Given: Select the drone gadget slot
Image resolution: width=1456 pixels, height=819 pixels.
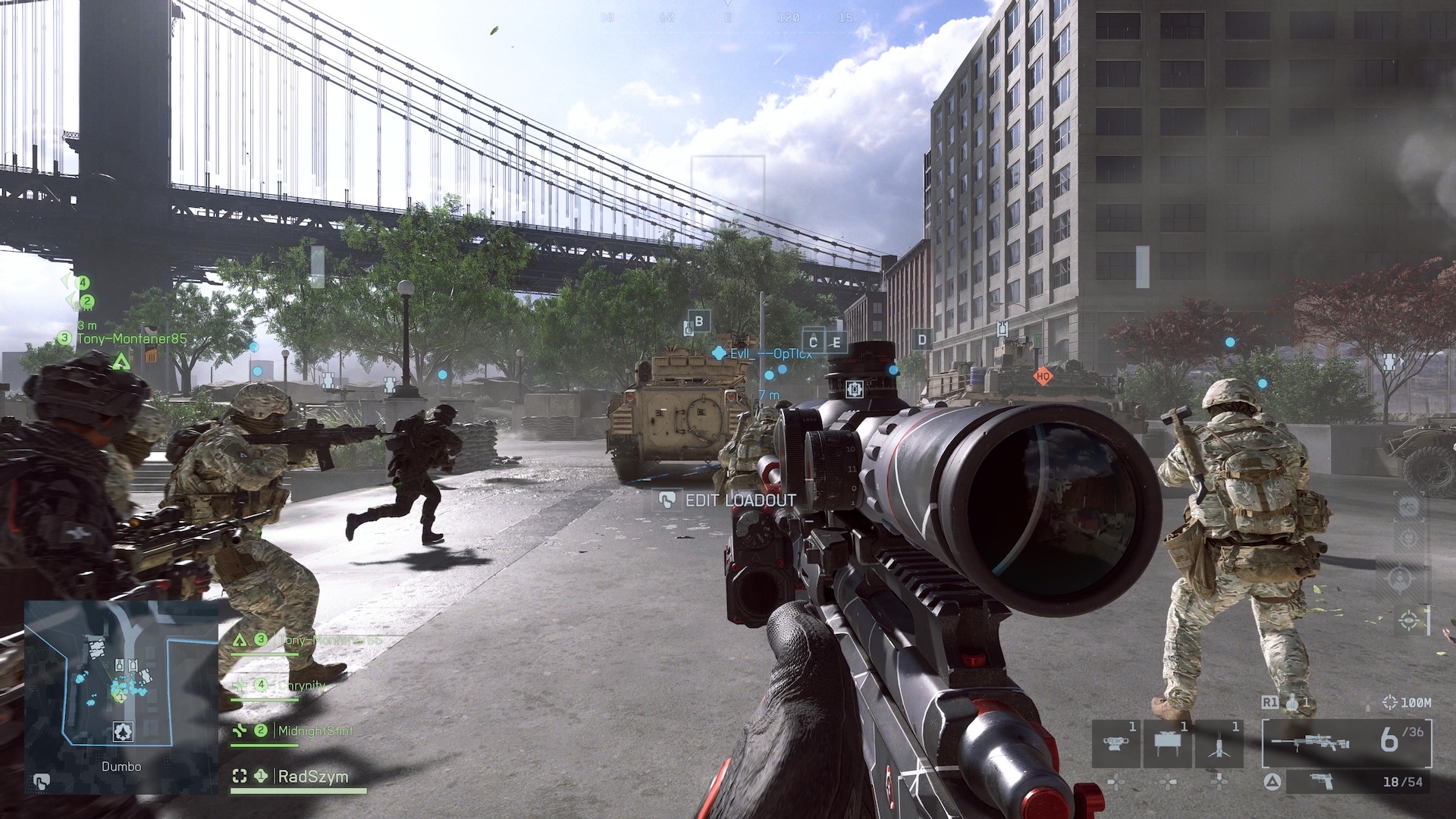Looking at the screenshot, I should tap(1116, 743).
